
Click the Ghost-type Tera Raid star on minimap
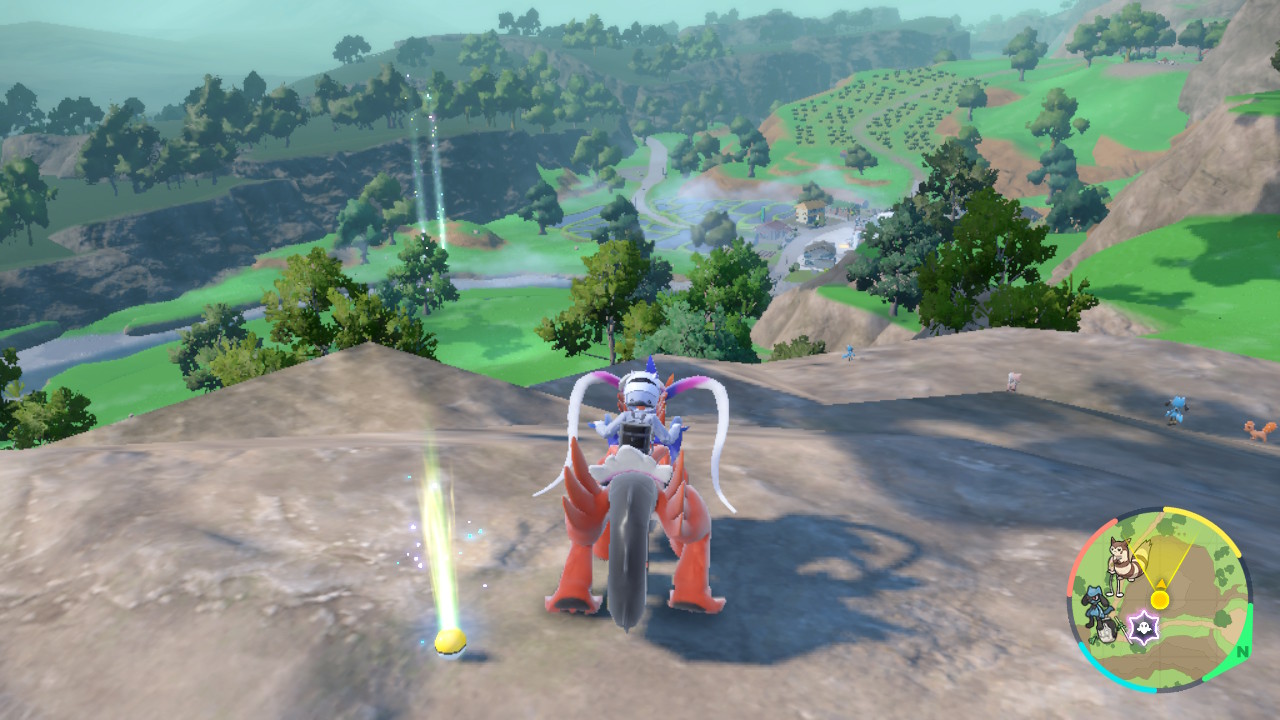1143,625
